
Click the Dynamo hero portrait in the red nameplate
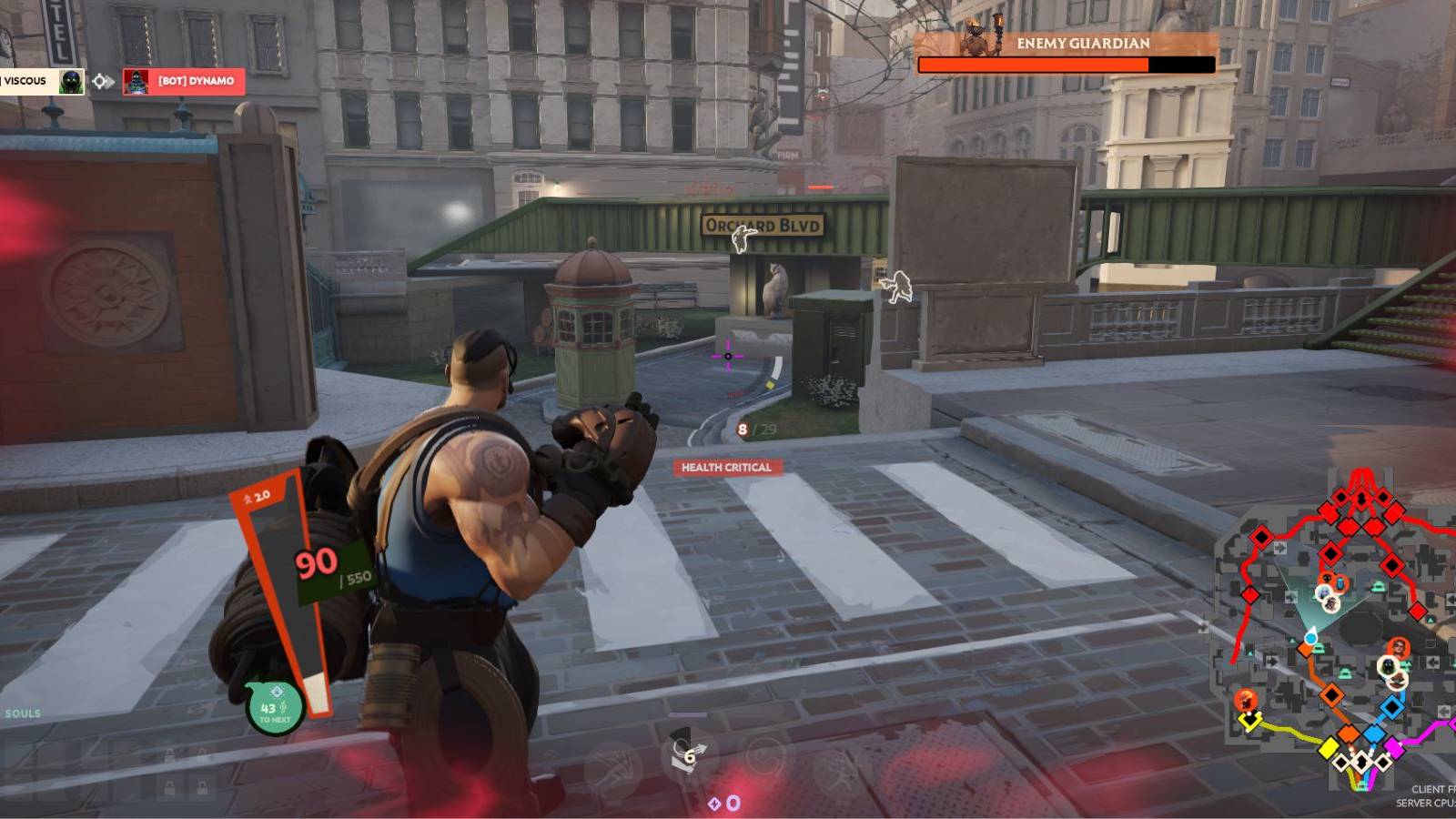point(136,82)
